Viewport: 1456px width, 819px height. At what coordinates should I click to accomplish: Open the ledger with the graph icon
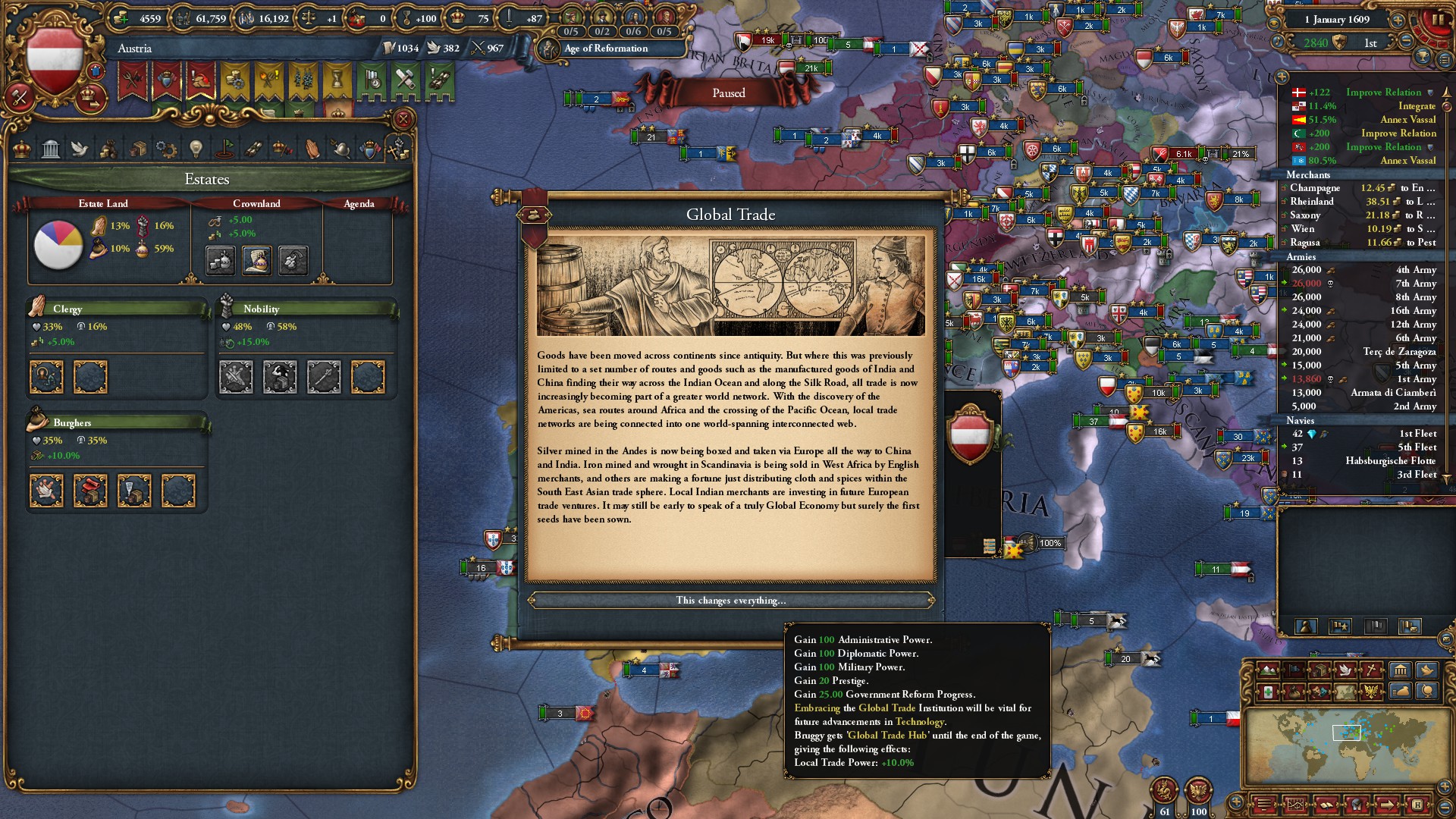1295,804
